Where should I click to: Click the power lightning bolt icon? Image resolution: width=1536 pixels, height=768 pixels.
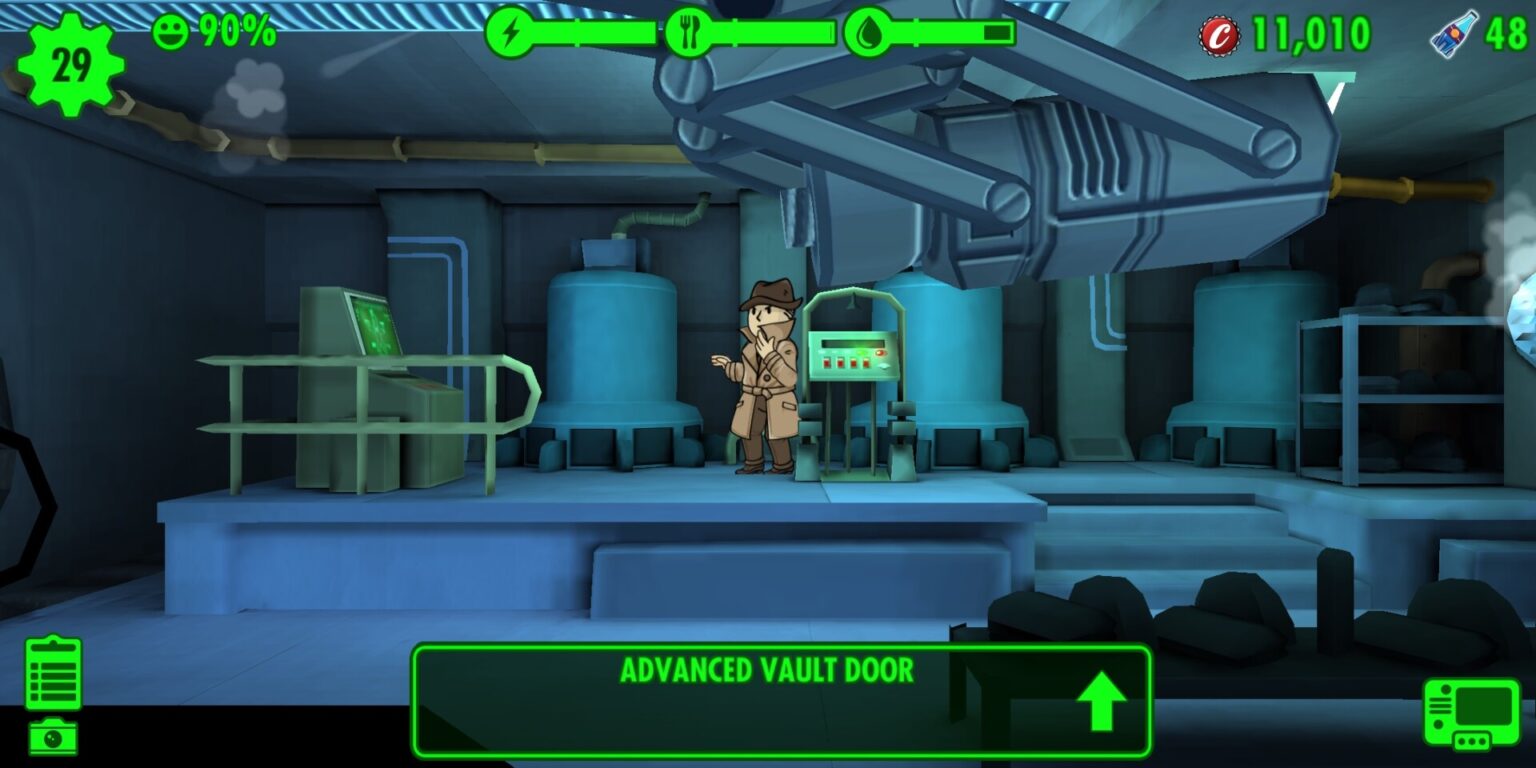[x=513, y=32]
